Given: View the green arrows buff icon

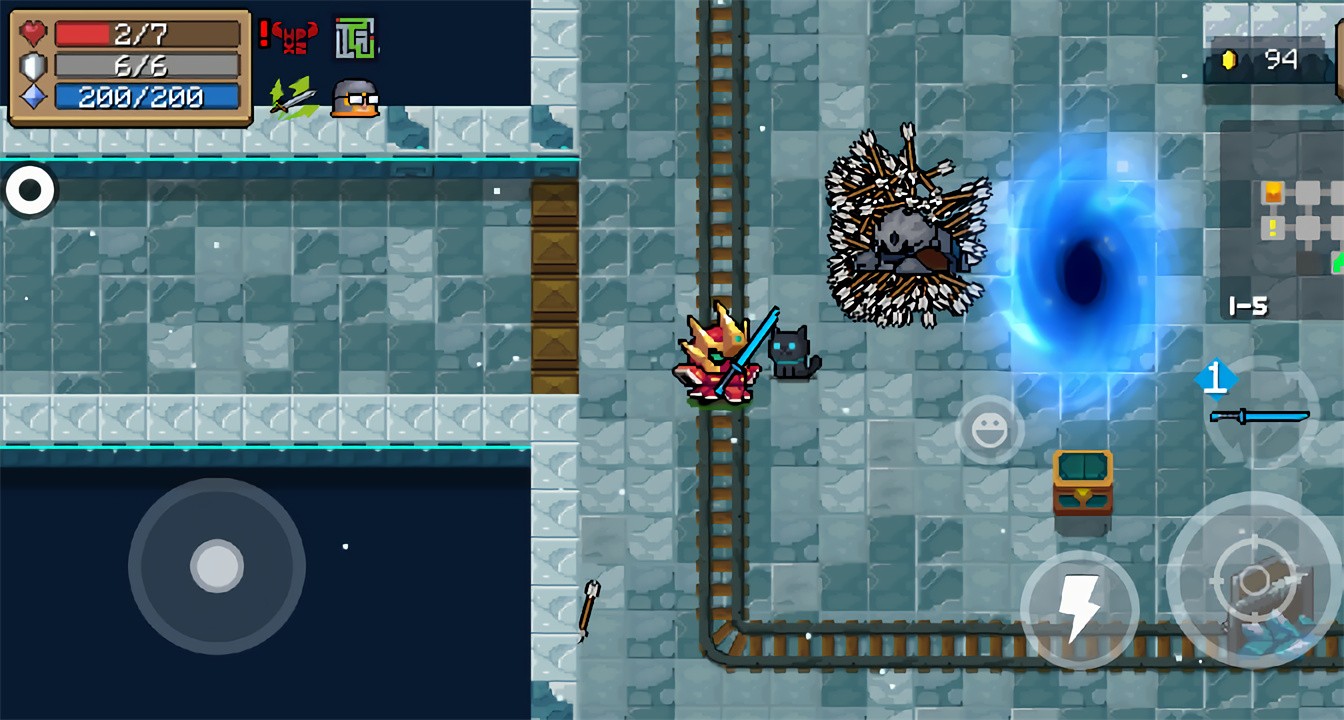Looking at the screenshot, I should [x=291, y=97].
